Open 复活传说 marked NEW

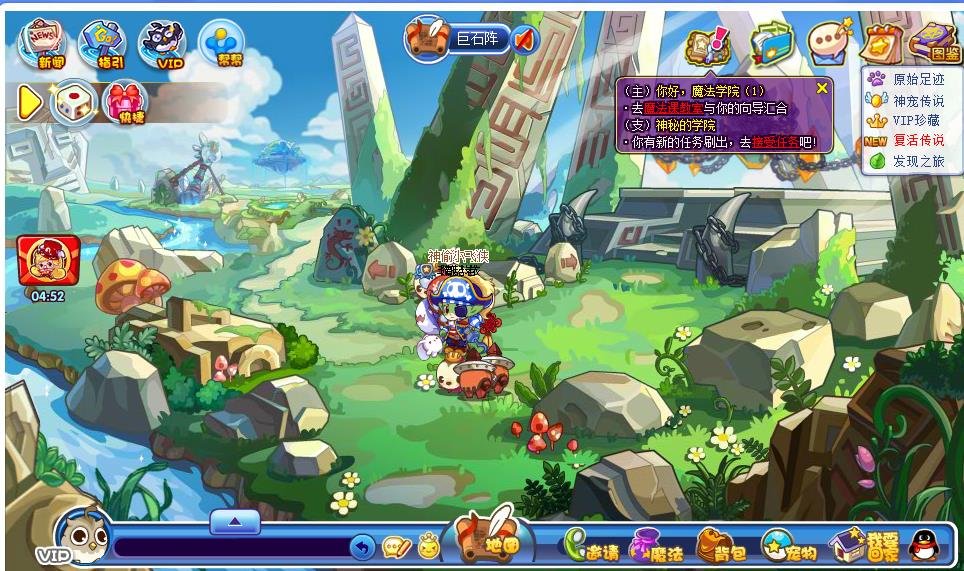point(917,141)
